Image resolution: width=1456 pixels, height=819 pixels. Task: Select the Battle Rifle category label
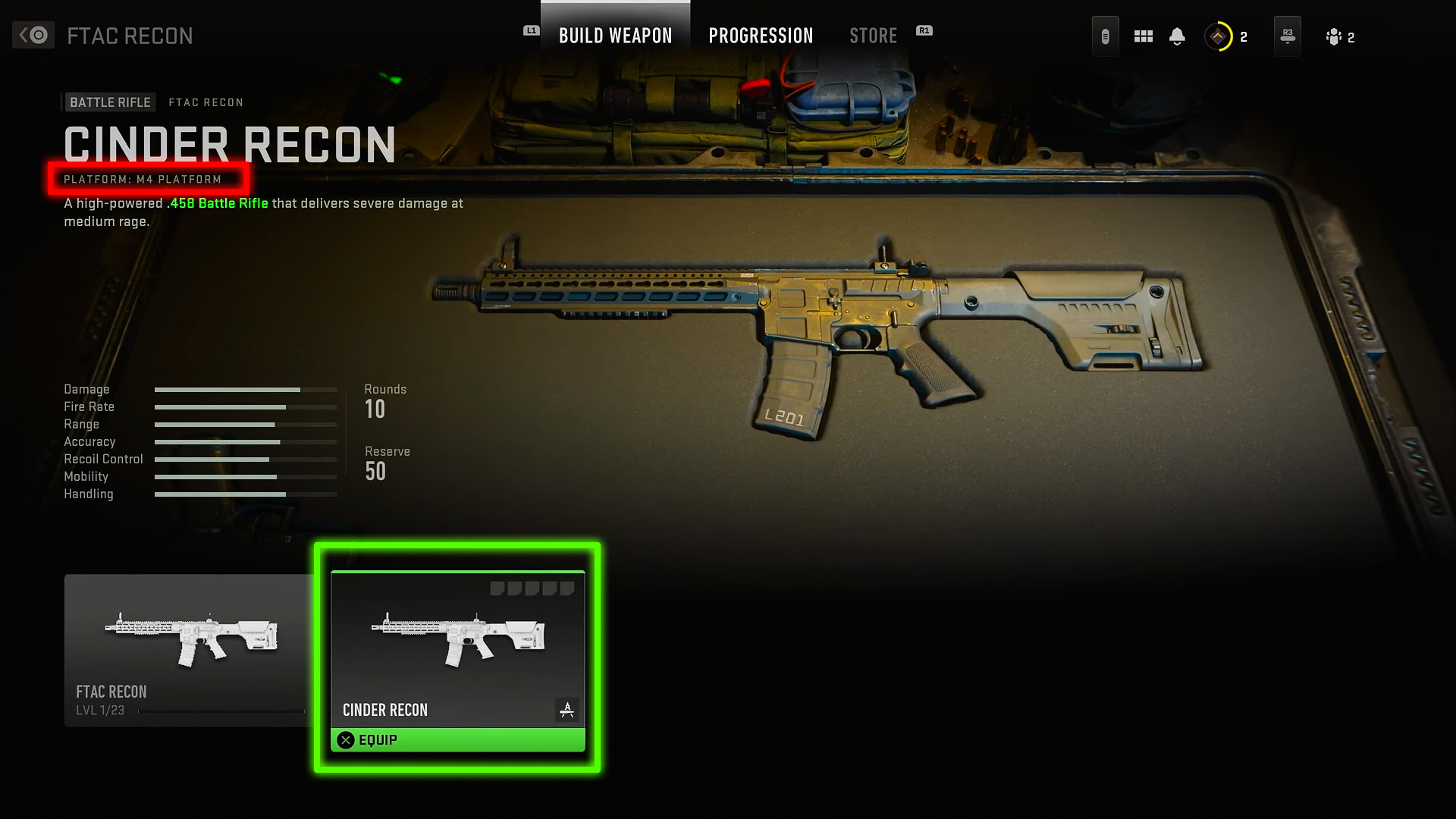coord(109,102)
